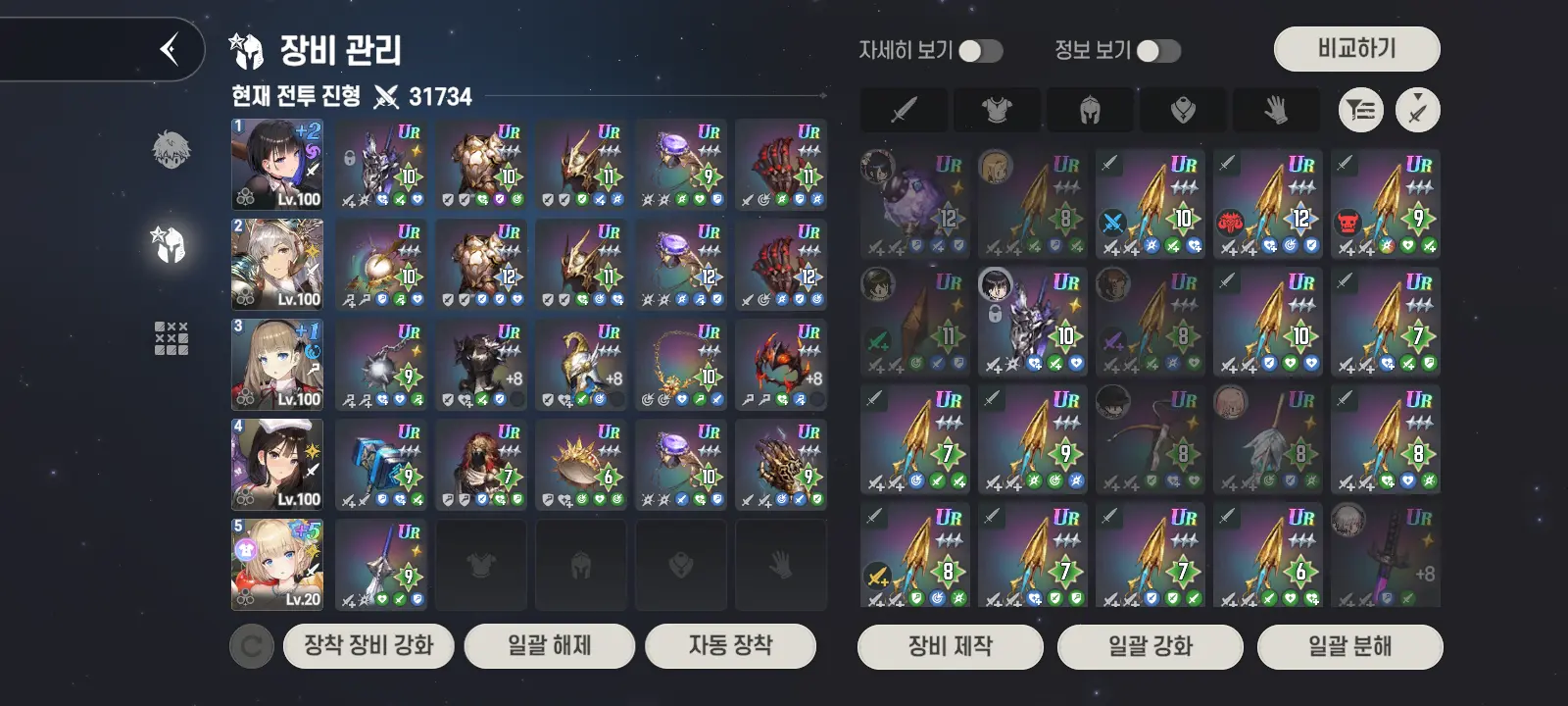Select the first character's Lv.100 portrait
Image resolution: width=1568 pixels, height=706 pixels.
point(277,165)
